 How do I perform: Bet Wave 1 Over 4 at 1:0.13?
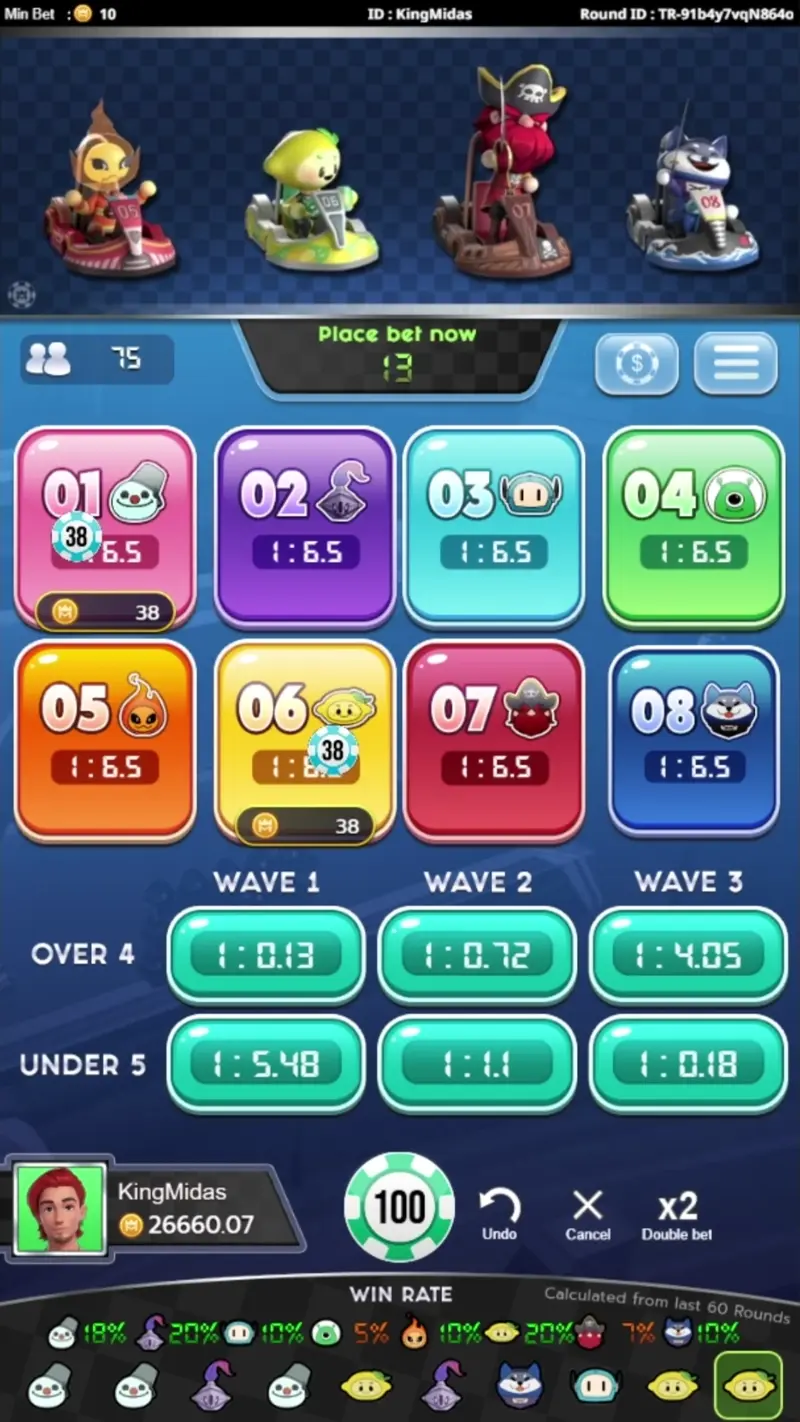pyautogui.click(x=266, y=956)
